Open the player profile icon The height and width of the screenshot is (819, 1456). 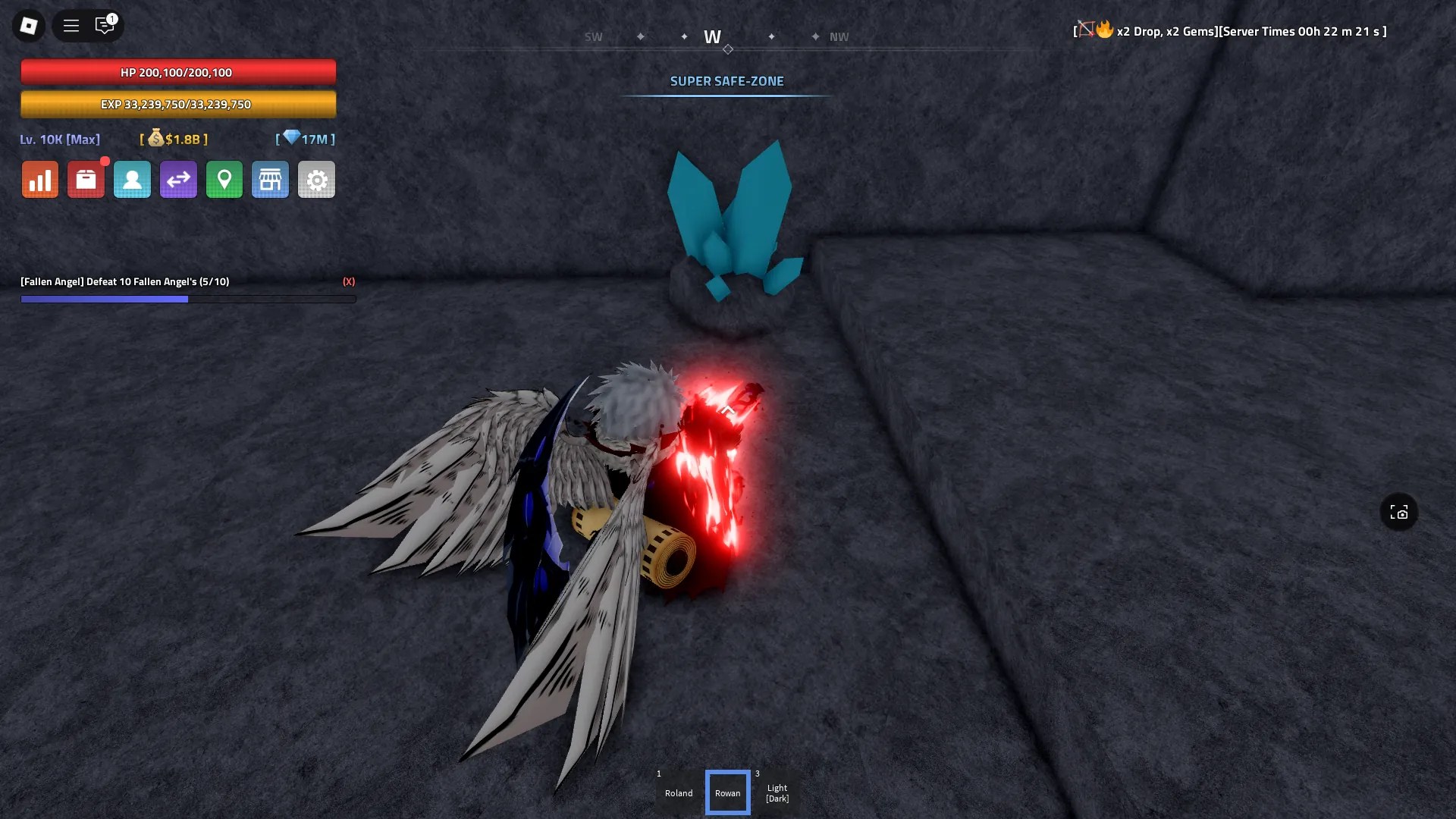pos(132,179)
